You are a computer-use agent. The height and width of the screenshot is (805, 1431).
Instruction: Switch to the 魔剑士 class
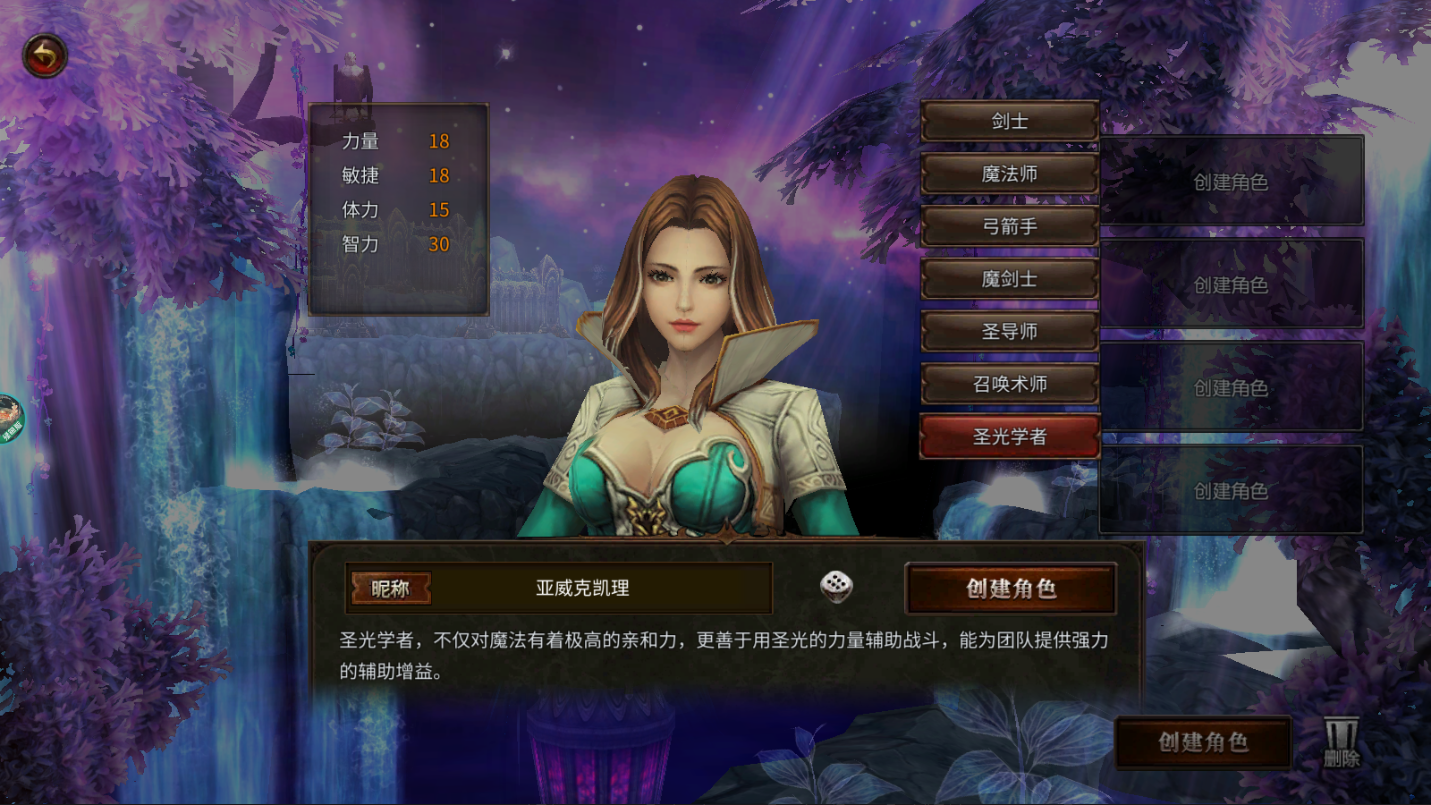click(1009, 279)
